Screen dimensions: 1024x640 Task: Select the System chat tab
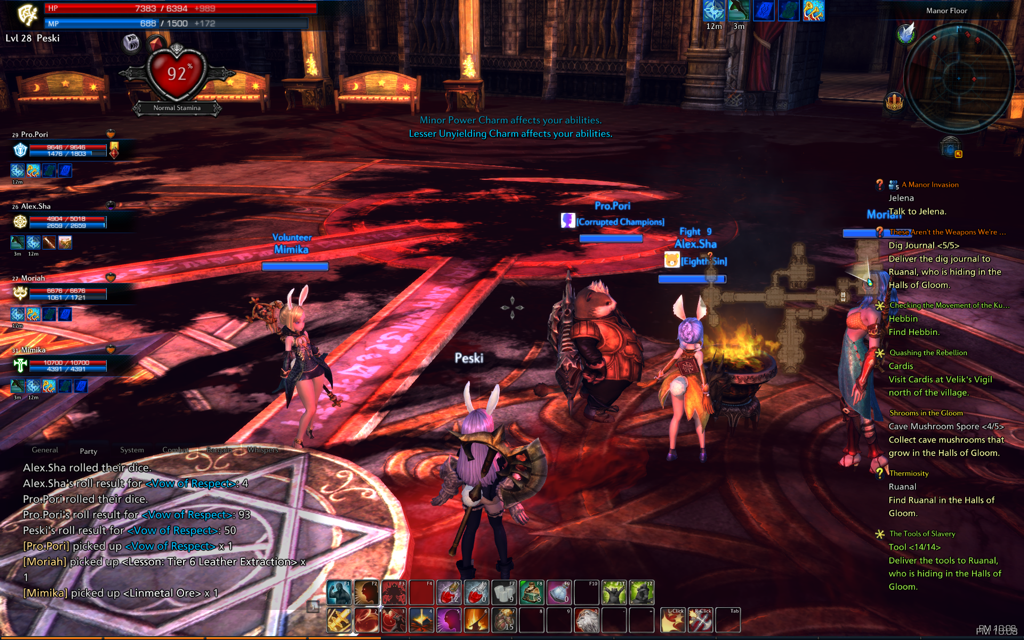pos(131,451)
